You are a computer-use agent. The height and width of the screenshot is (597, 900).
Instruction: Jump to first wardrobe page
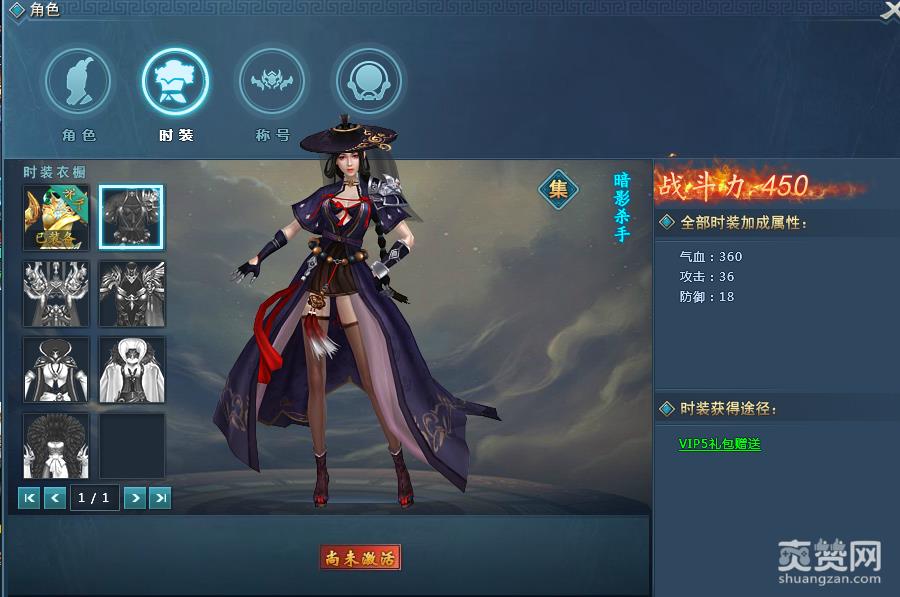30,497
